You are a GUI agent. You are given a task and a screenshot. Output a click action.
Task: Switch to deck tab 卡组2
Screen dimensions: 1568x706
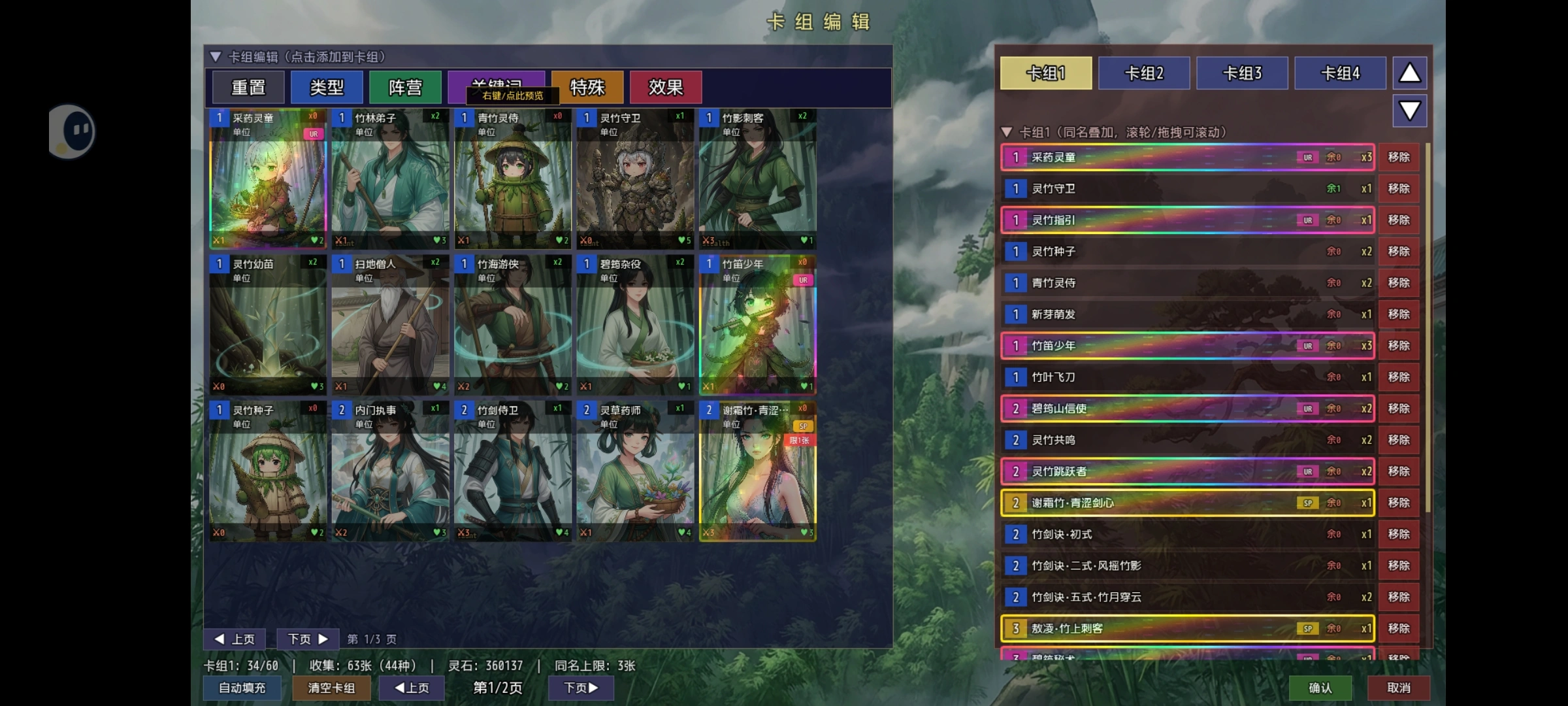1144,73
